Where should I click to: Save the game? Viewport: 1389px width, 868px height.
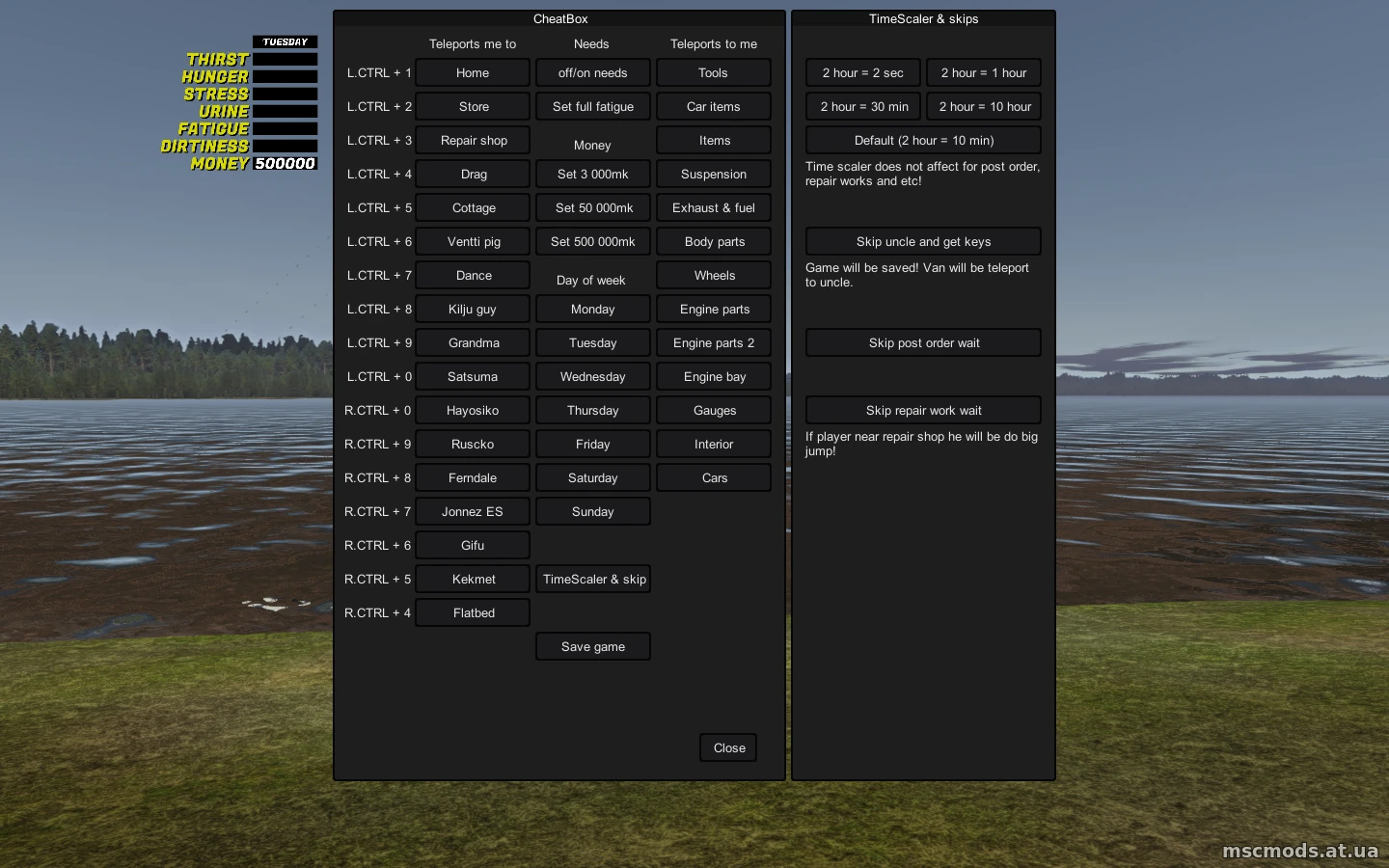[x=592, y=646]
